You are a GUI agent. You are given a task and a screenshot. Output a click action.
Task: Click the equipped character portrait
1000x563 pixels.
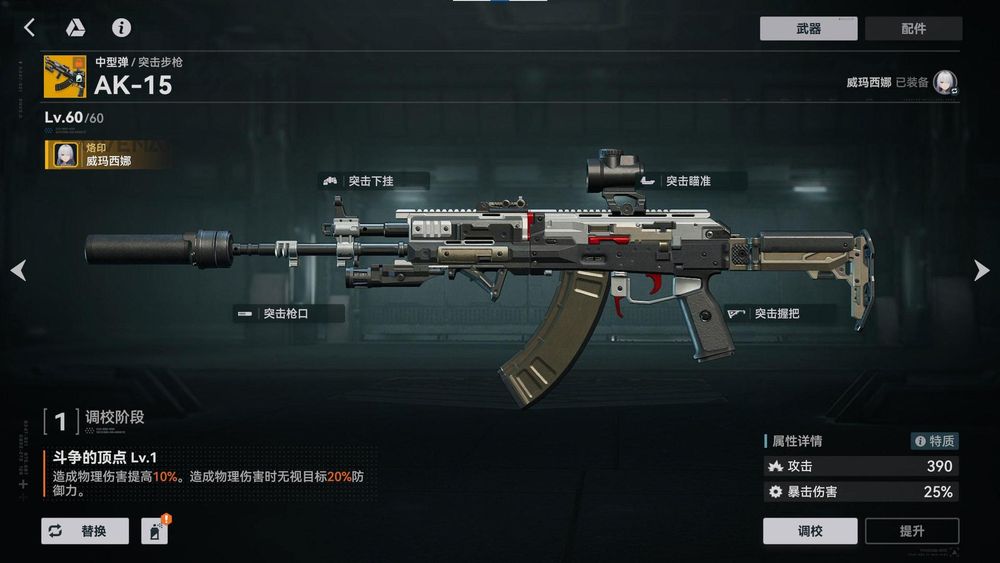click(x=946, y=83)
